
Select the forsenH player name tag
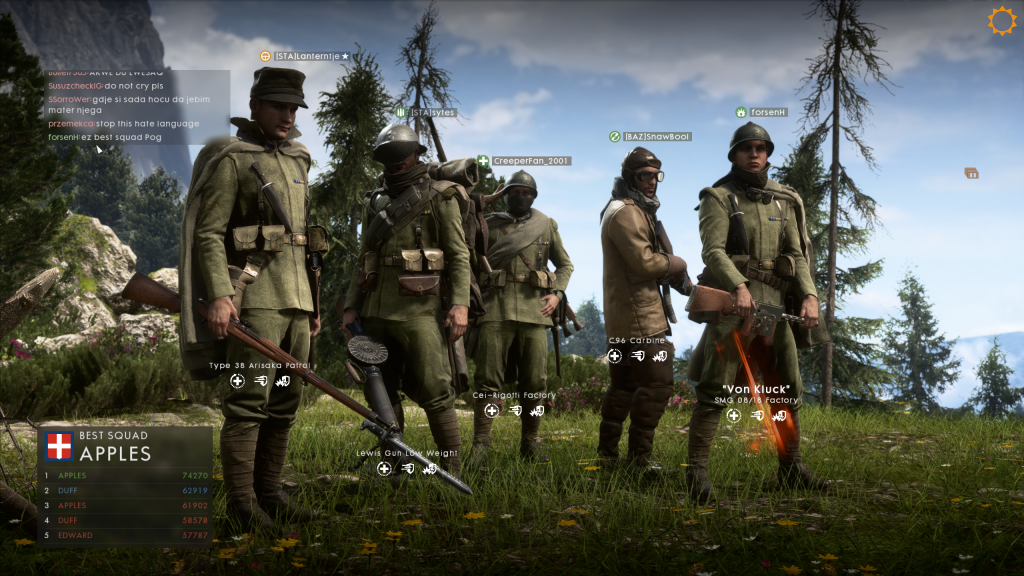(x=769, y=113)
